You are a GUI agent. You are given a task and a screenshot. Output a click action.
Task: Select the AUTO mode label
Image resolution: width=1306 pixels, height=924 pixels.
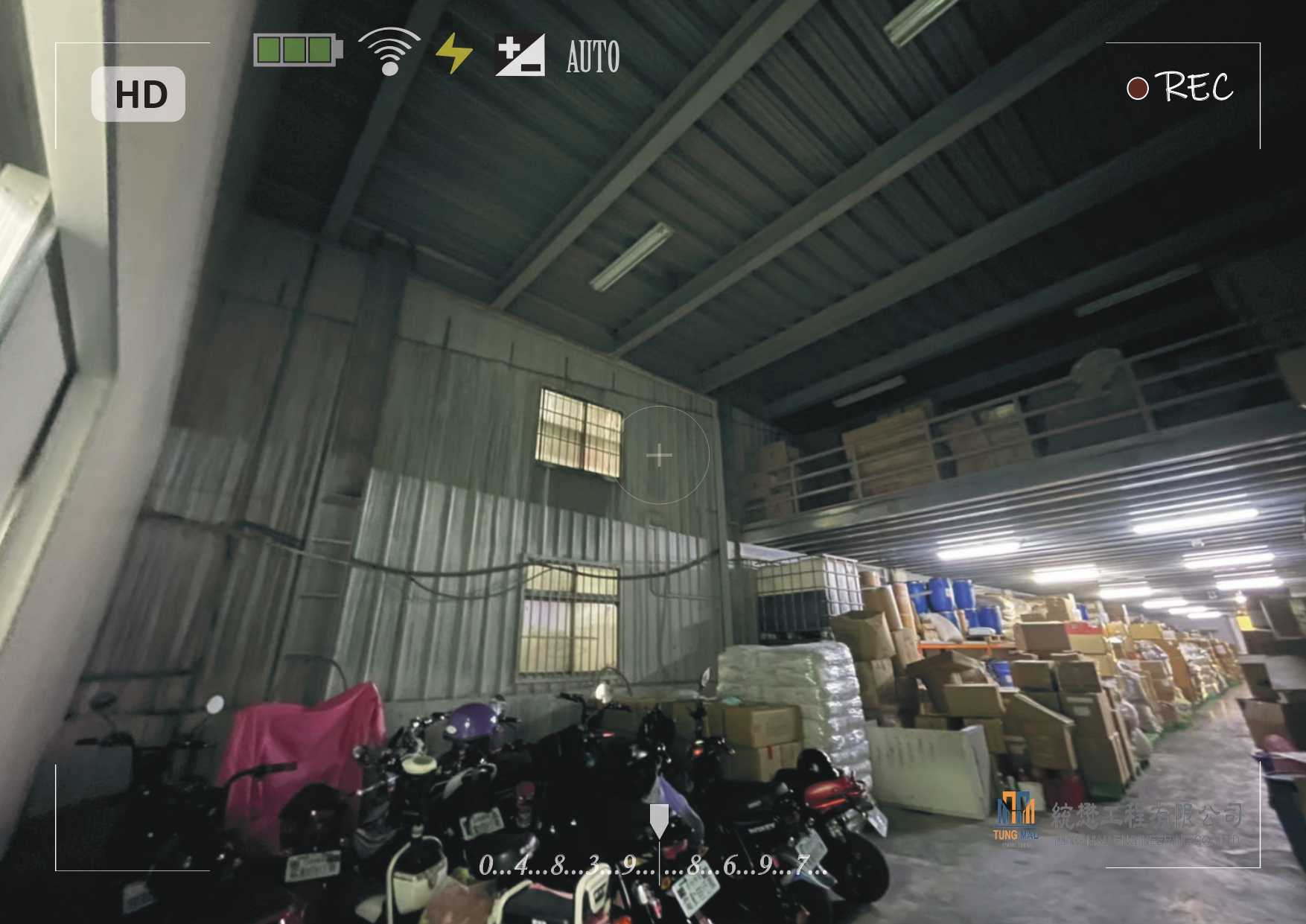click(593, 57)
